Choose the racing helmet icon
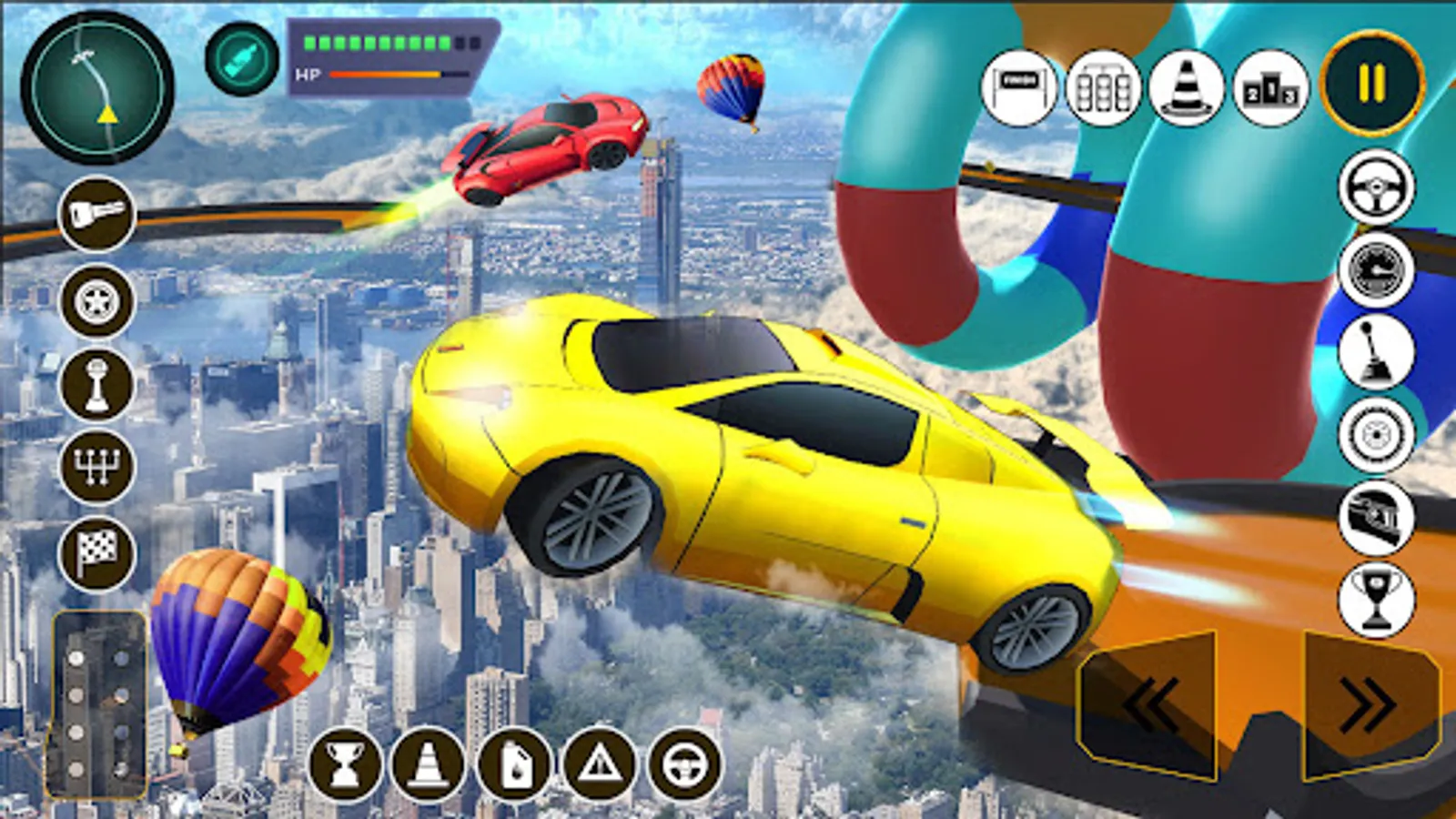This screenshot has width=1456, height=819. (1376, 518)
